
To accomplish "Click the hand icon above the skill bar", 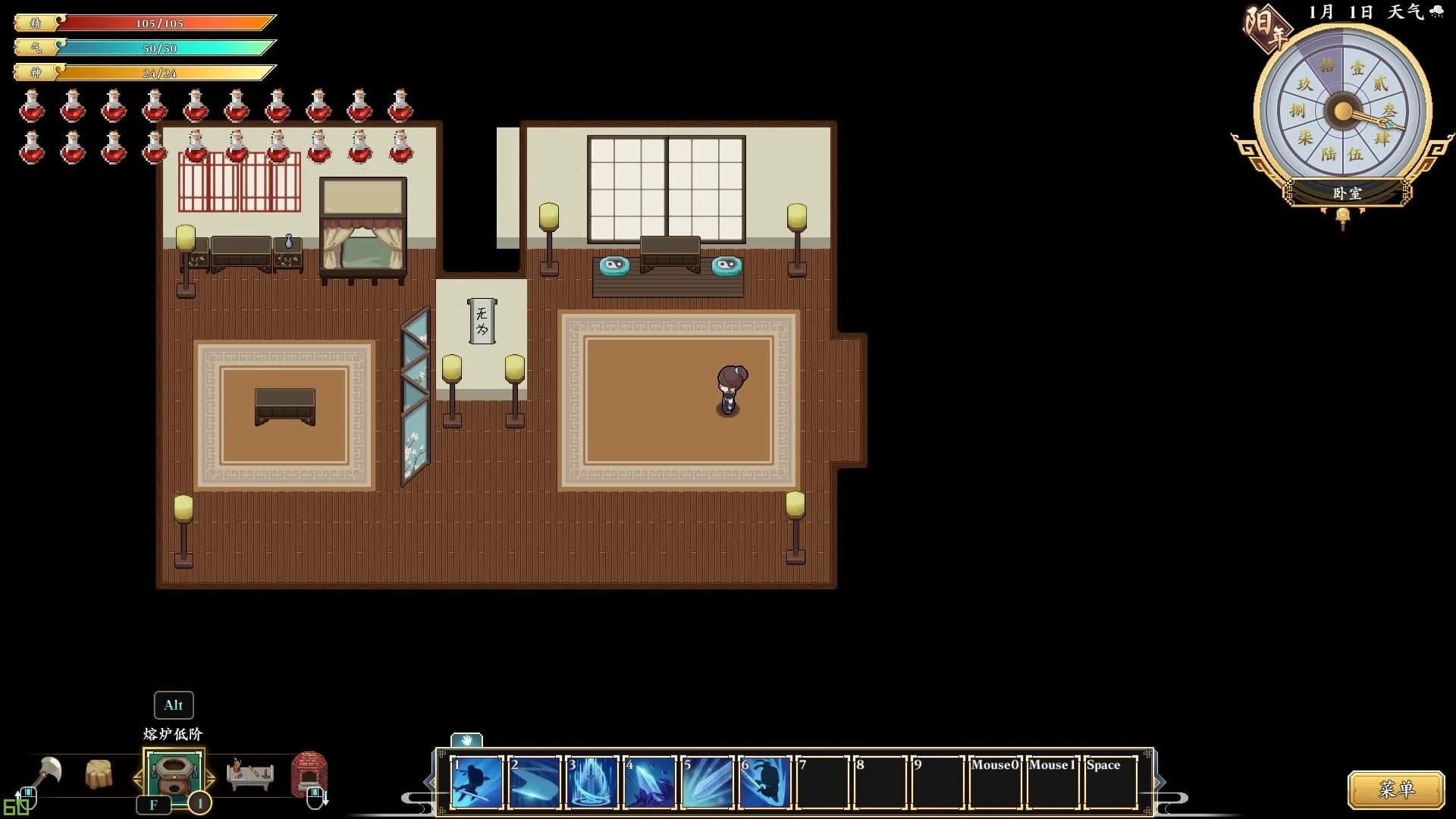I will 466,742.
